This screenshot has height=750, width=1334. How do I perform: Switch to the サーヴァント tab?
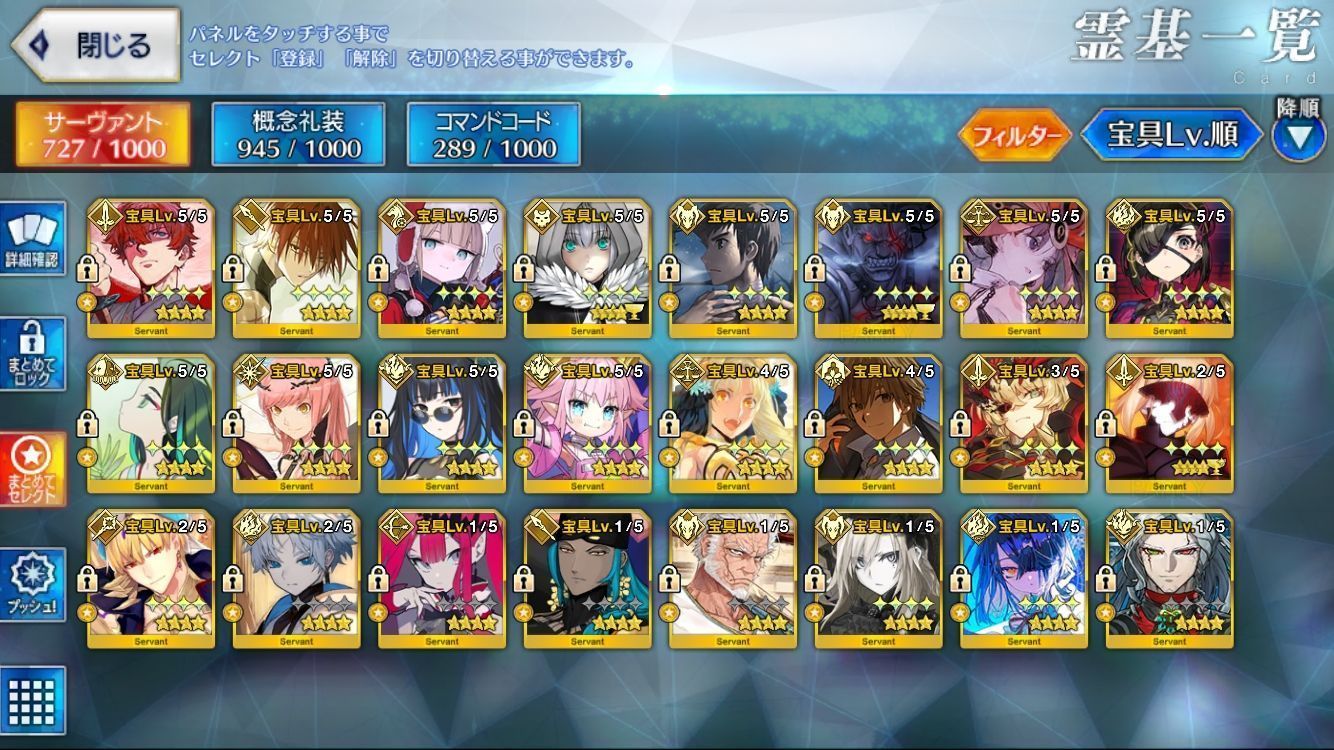coord(102,134)
